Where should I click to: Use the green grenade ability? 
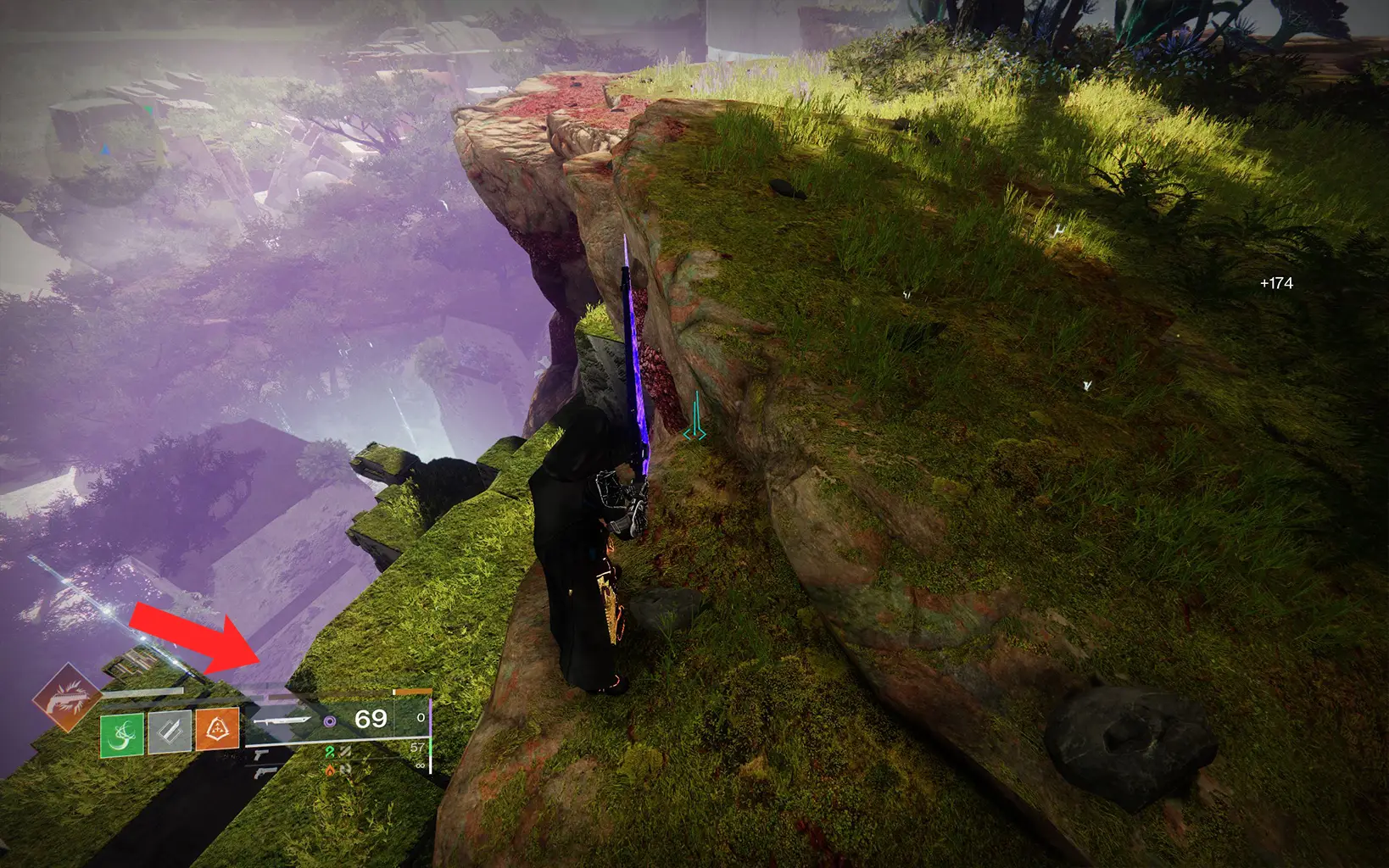[122, 734]
